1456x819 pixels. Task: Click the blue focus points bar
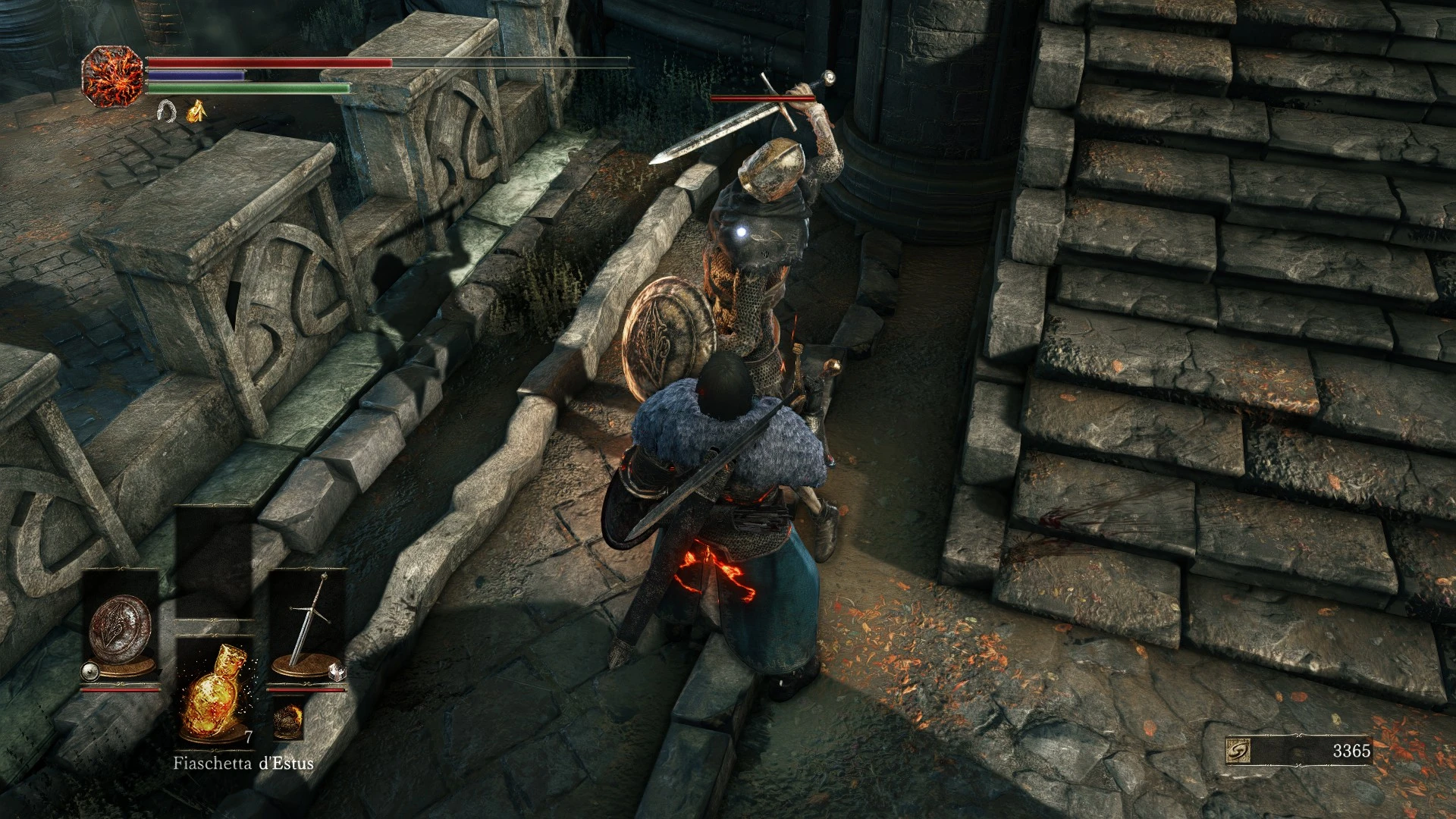click(x=197, y=75)
